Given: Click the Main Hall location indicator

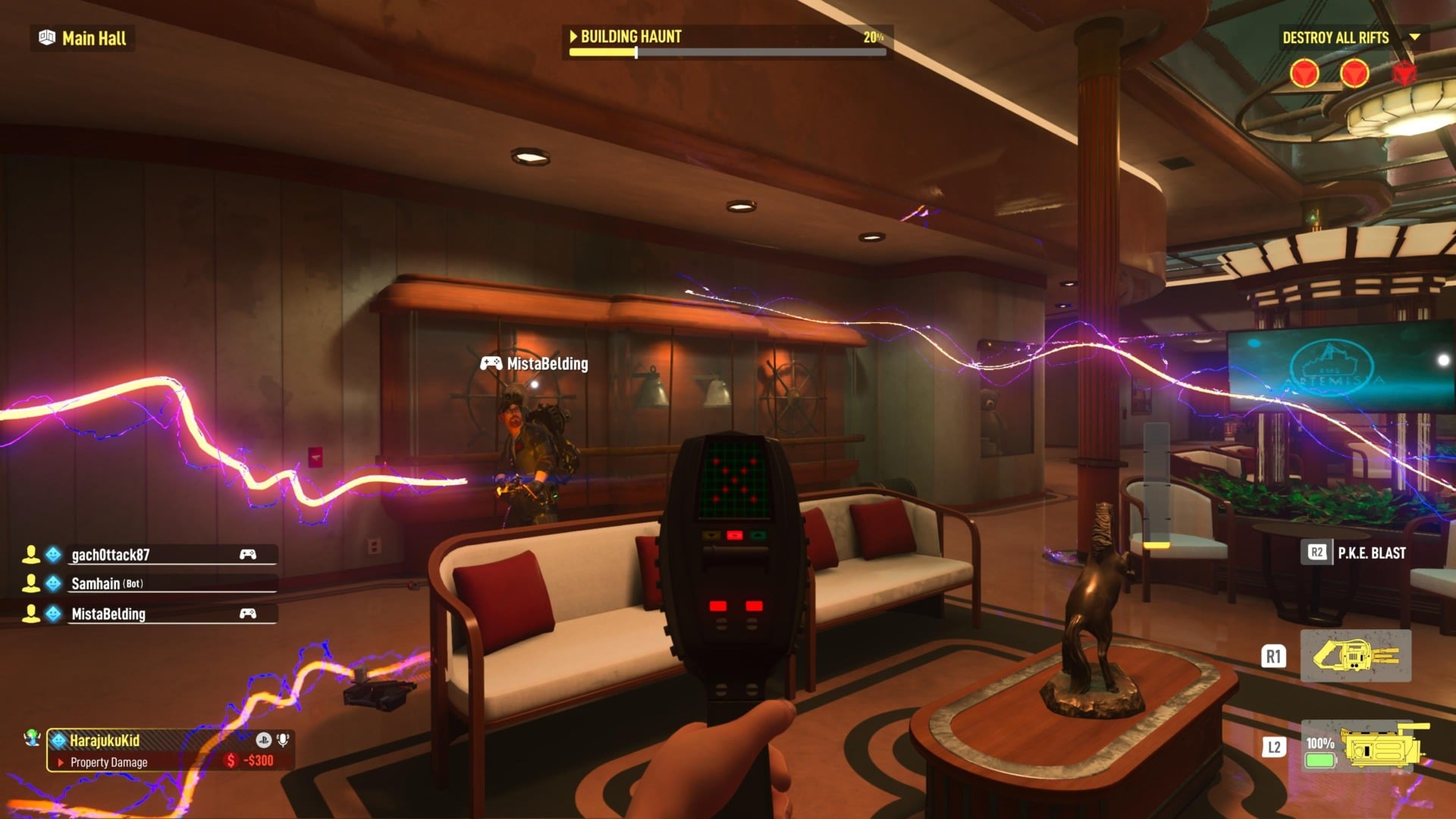Looking at the screenshot, I should point(83,39).
